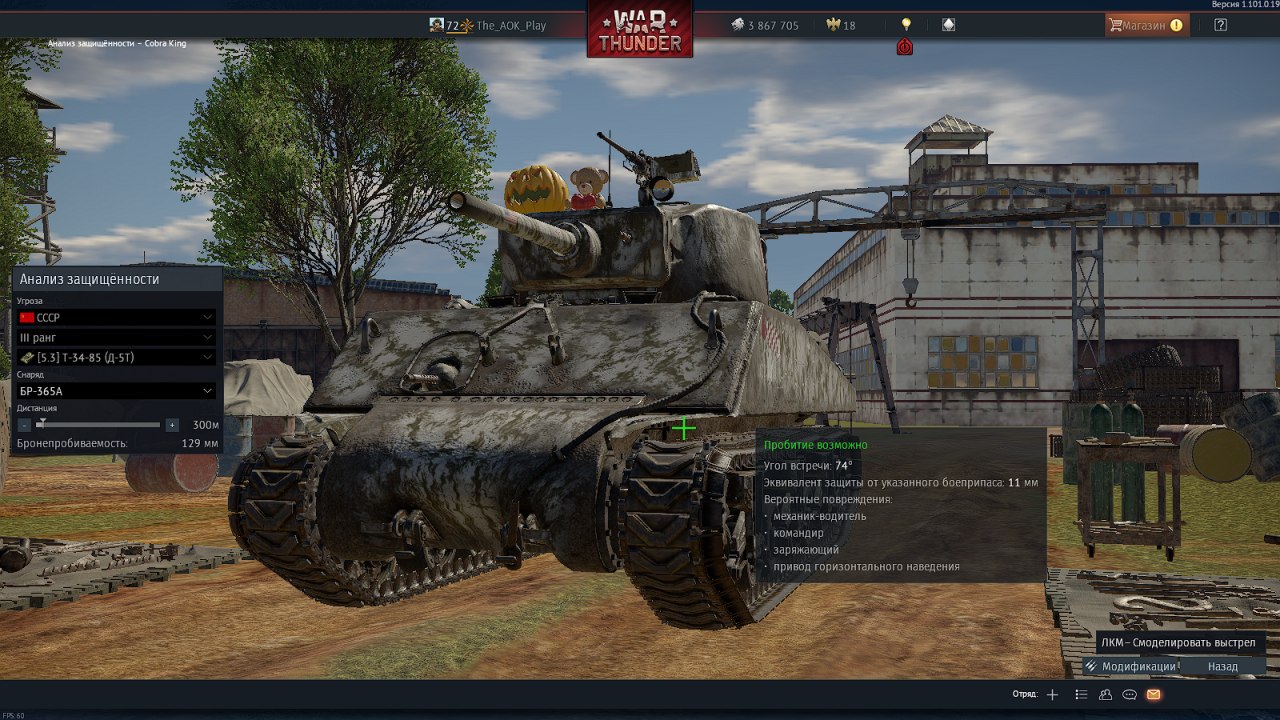Click the Golden Eagles balance
Screen dimensions: 1280x720
pos(841,26)
